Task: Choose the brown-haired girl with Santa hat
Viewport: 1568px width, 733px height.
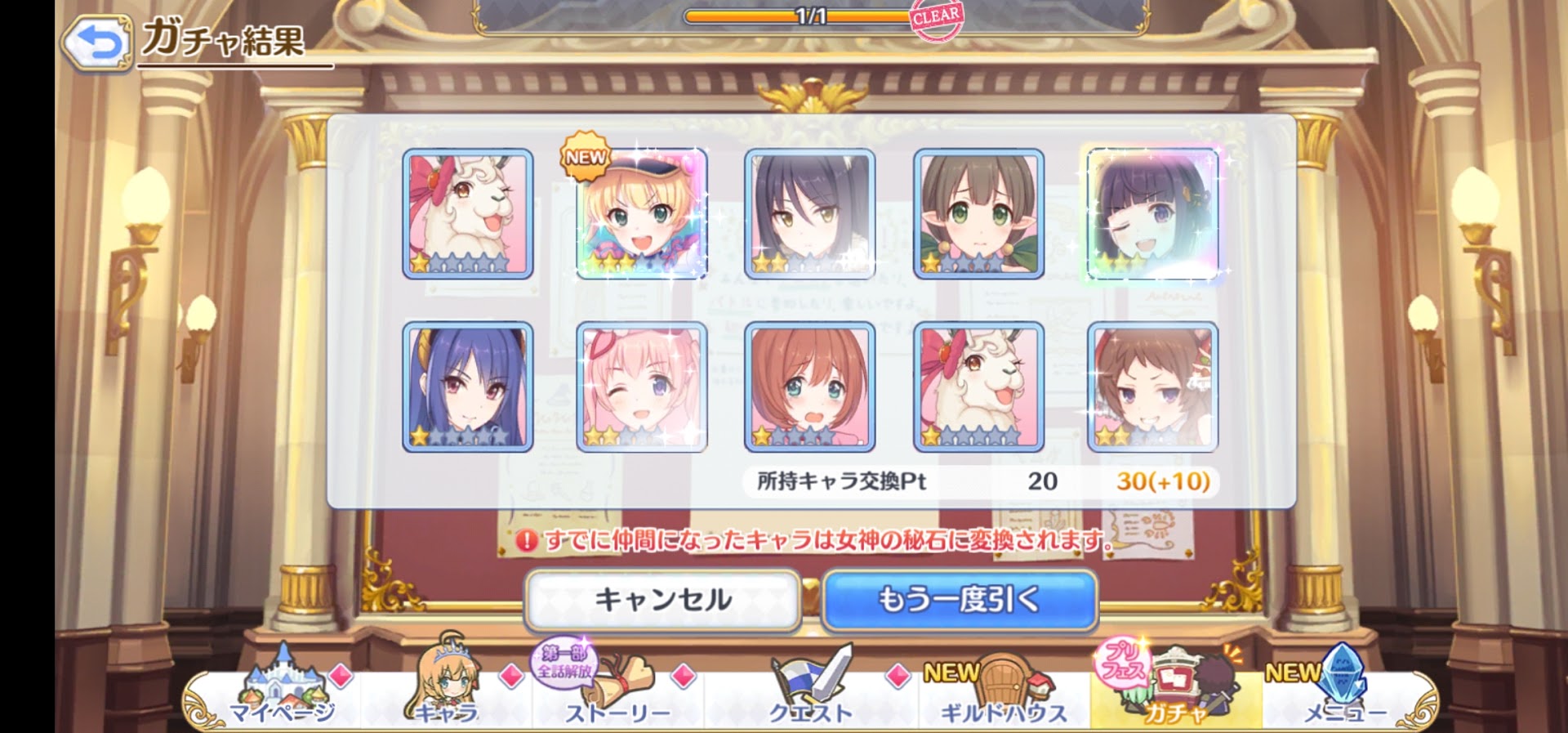Action: (1152, 387)
